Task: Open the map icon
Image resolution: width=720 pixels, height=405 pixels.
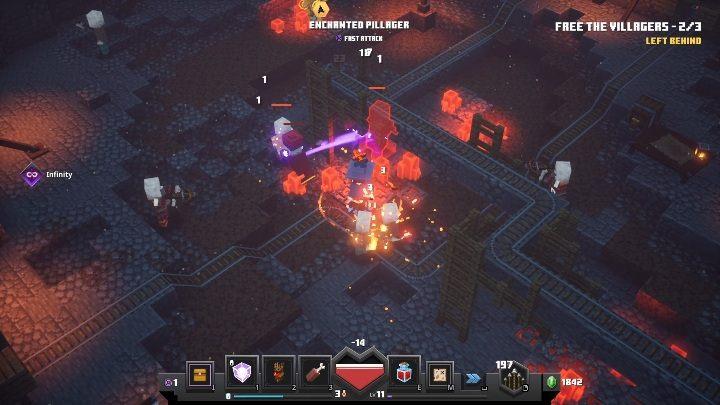Action: pos(440,374)
